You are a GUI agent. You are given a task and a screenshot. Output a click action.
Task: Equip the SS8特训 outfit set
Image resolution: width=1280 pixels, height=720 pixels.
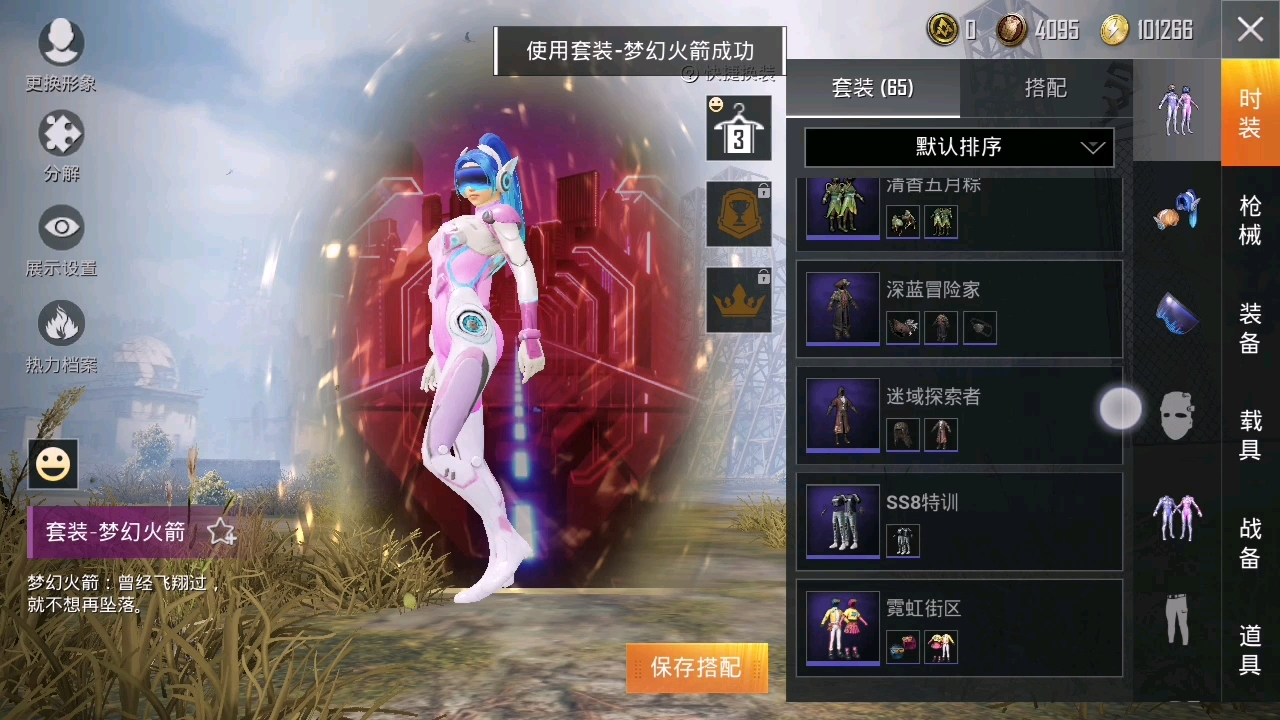pyautogui.click(x=958, y=522)
